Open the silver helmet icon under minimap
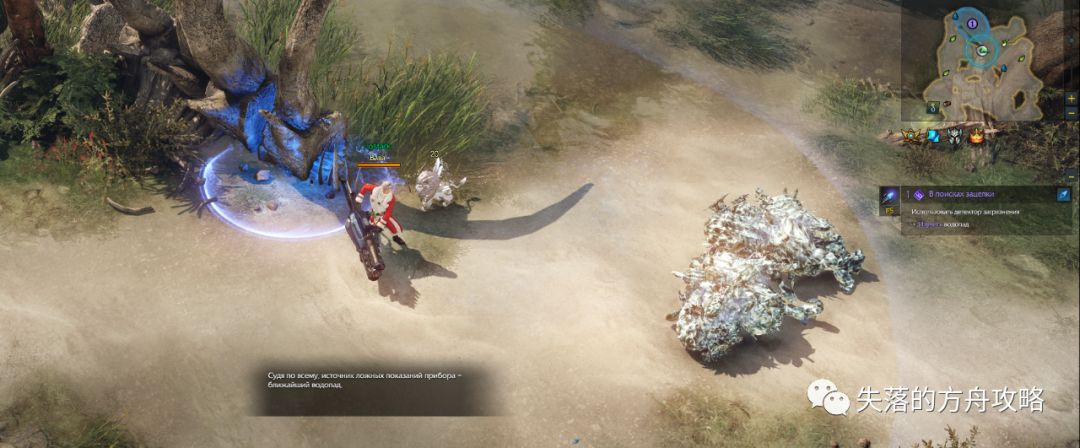1080x448 pixels. [x=954, y=137]
